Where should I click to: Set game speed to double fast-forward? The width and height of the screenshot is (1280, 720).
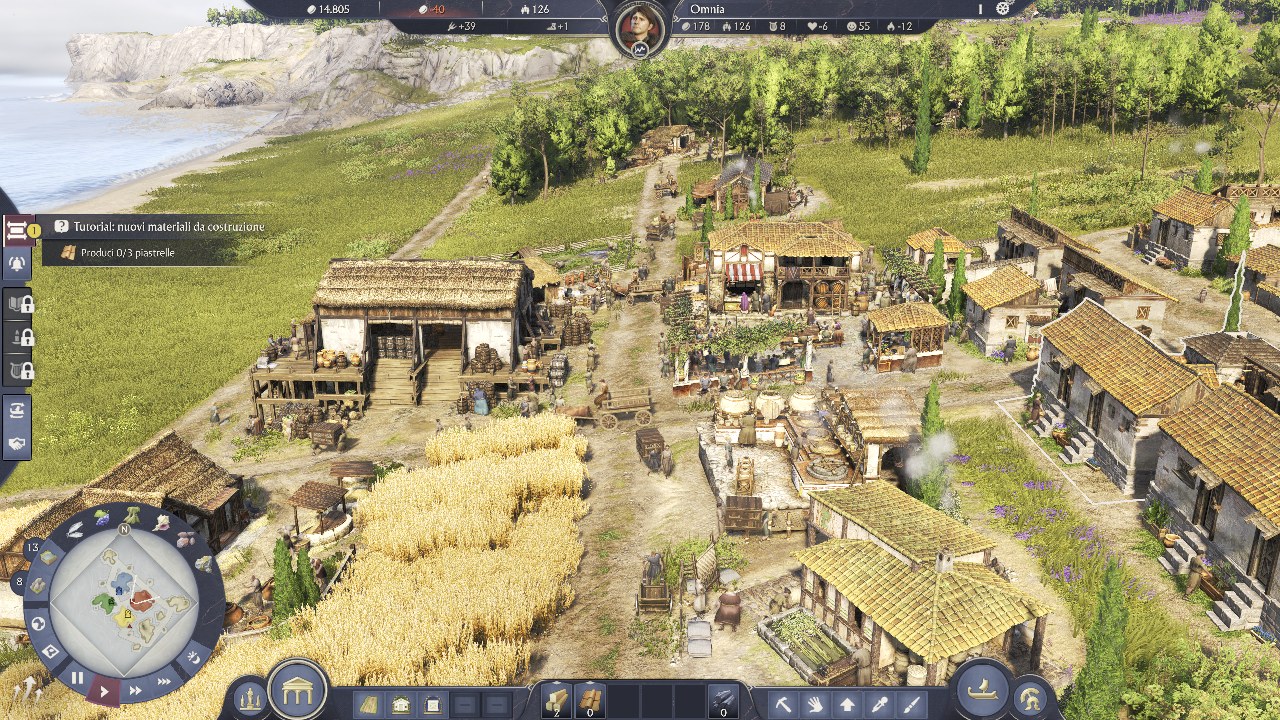click(135, 690)
